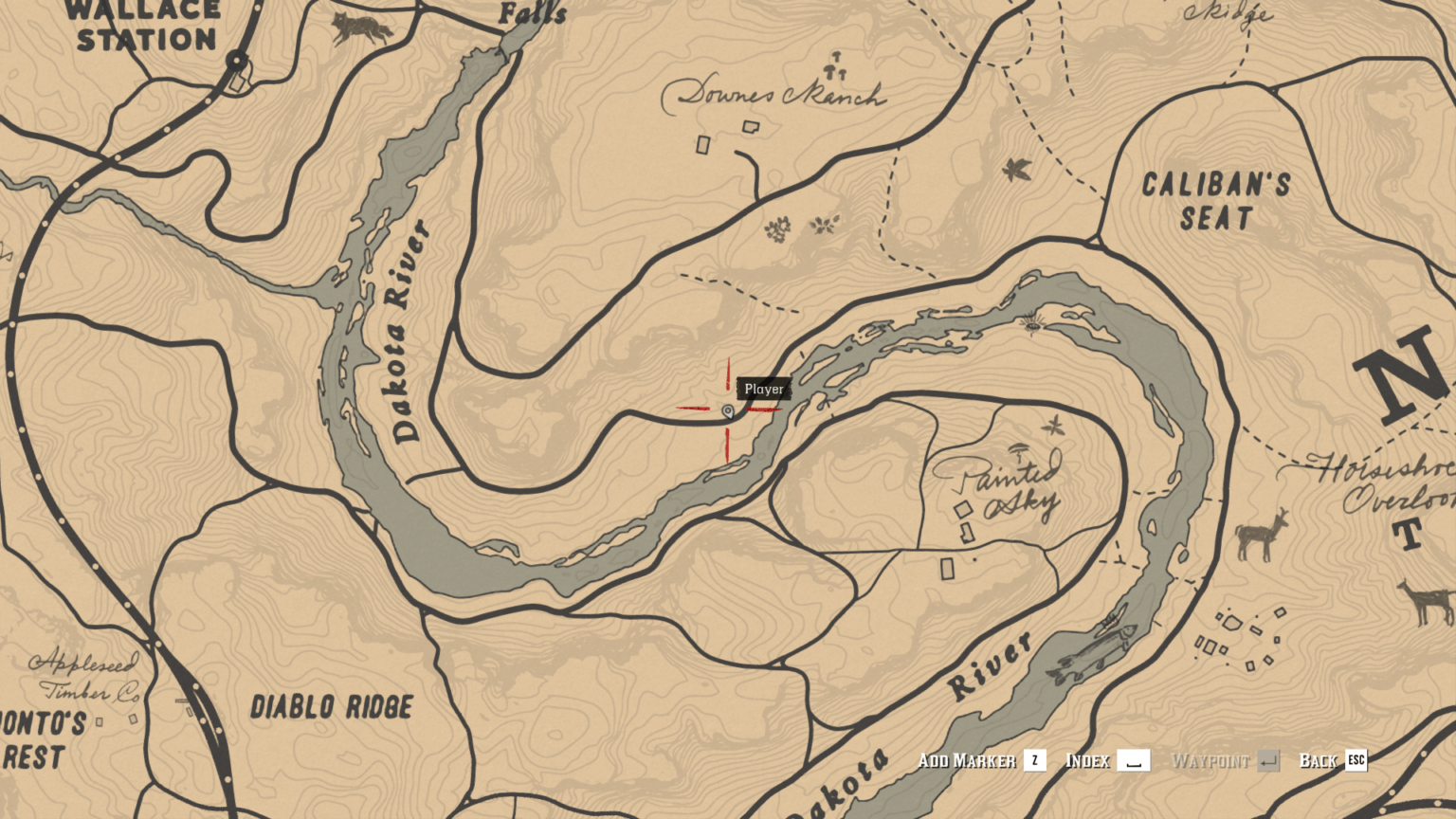Click the Player name tooltip
This screenshot has height=819, width=1456.
pos(763,389)
